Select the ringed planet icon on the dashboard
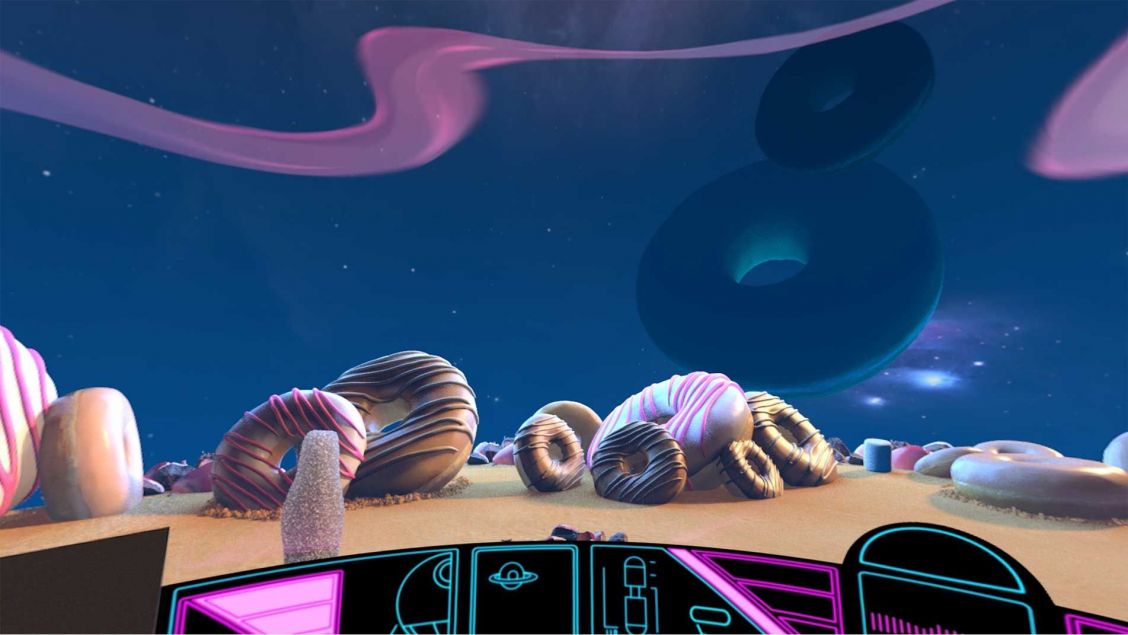1128x635 pixels. pos(513,577)
